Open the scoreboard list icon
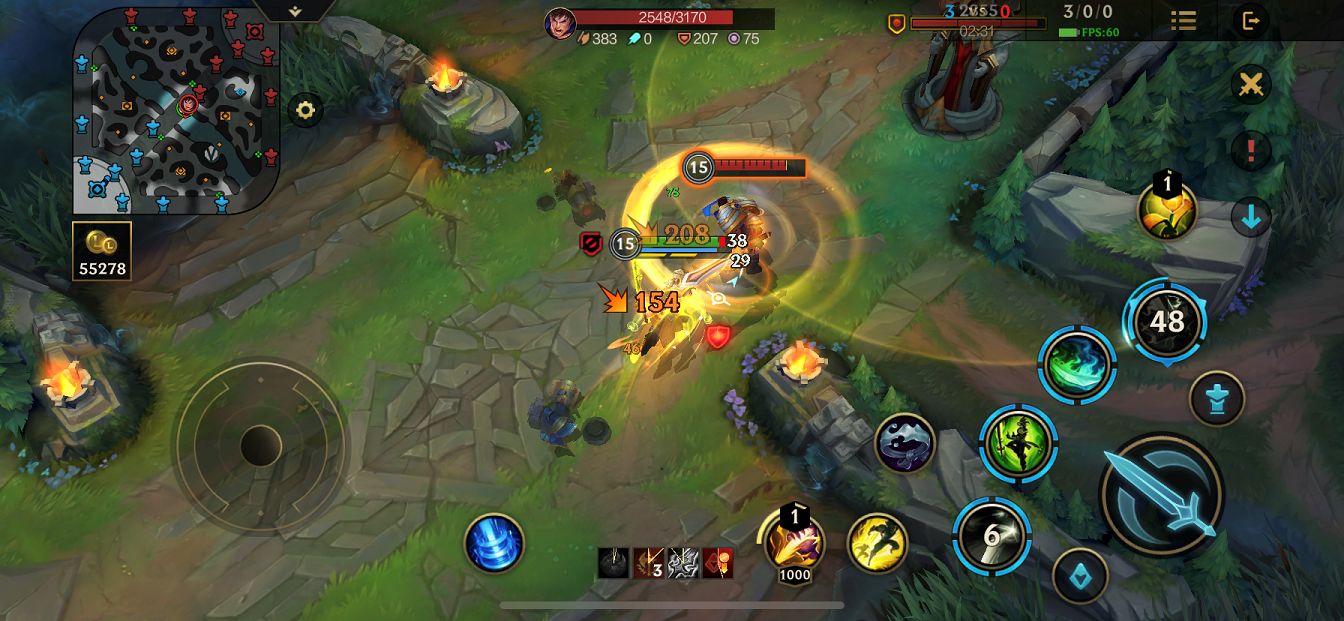The height and width of the screenshot is (621, 1344). click(1183, 20)
